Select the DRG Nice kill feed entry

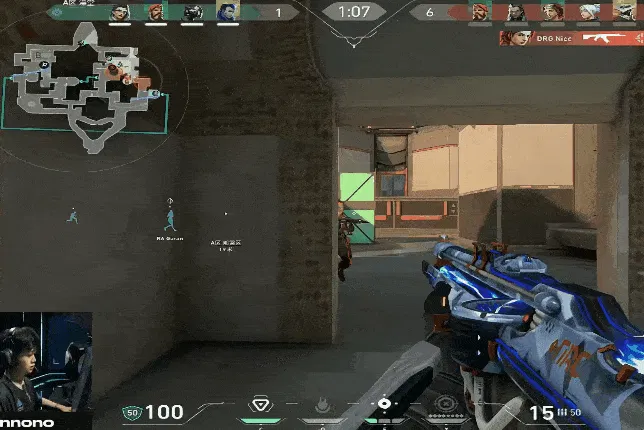(x=570, y=39)
